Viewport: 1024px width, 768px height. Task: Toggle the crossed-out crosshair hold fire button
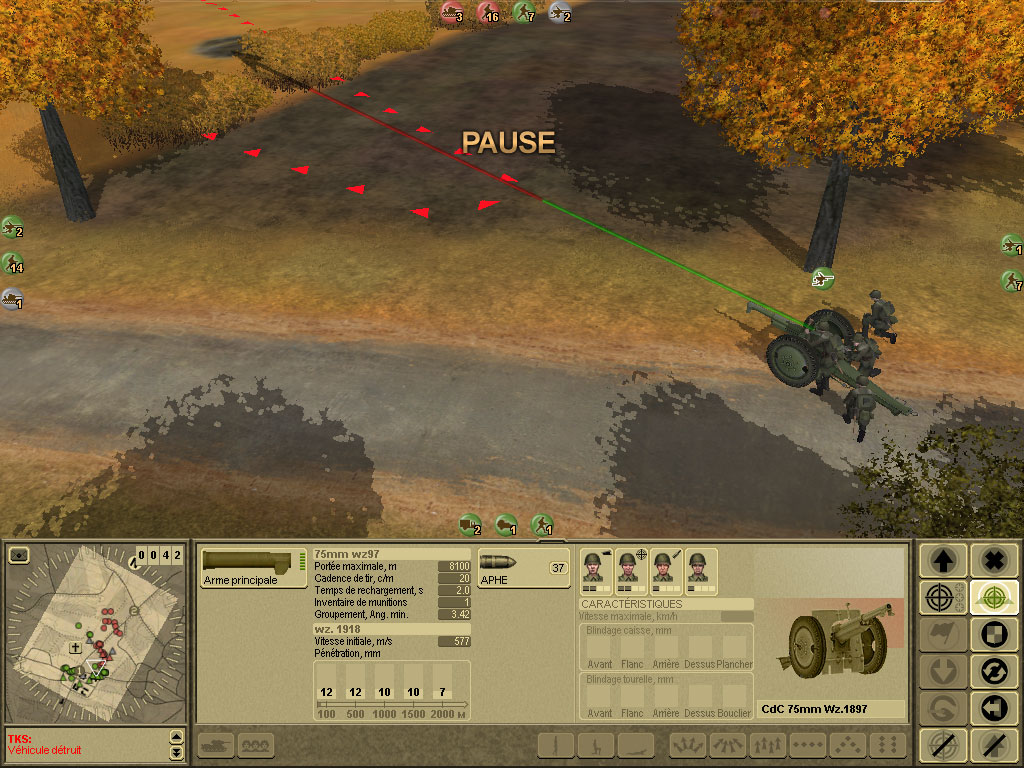[942, 745]
